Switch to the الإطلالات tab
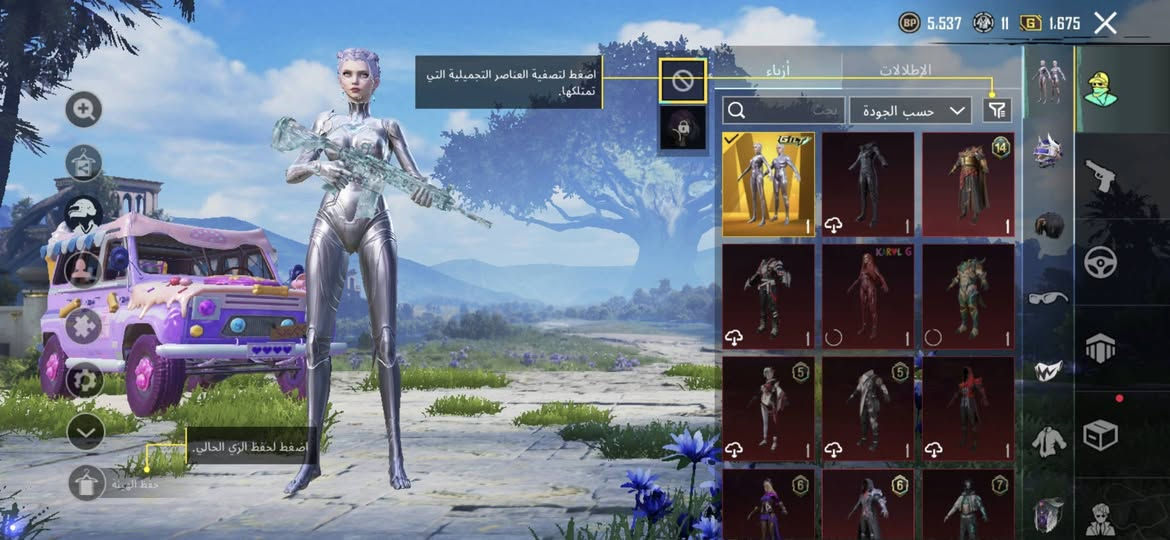Screen dimensions: 1170x540 [x=905, y=71]
